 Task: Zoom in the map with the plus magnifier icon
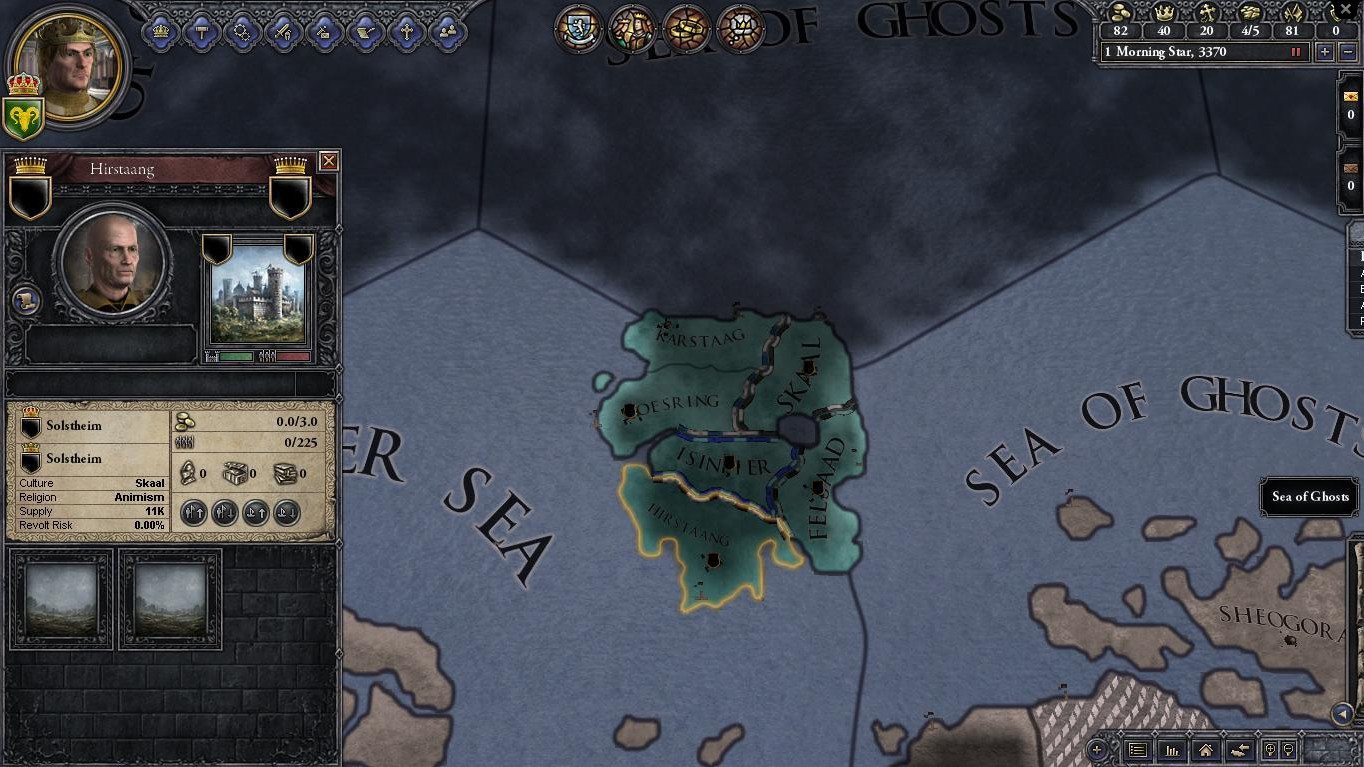pyautogui.click(x=1271, y=750)
